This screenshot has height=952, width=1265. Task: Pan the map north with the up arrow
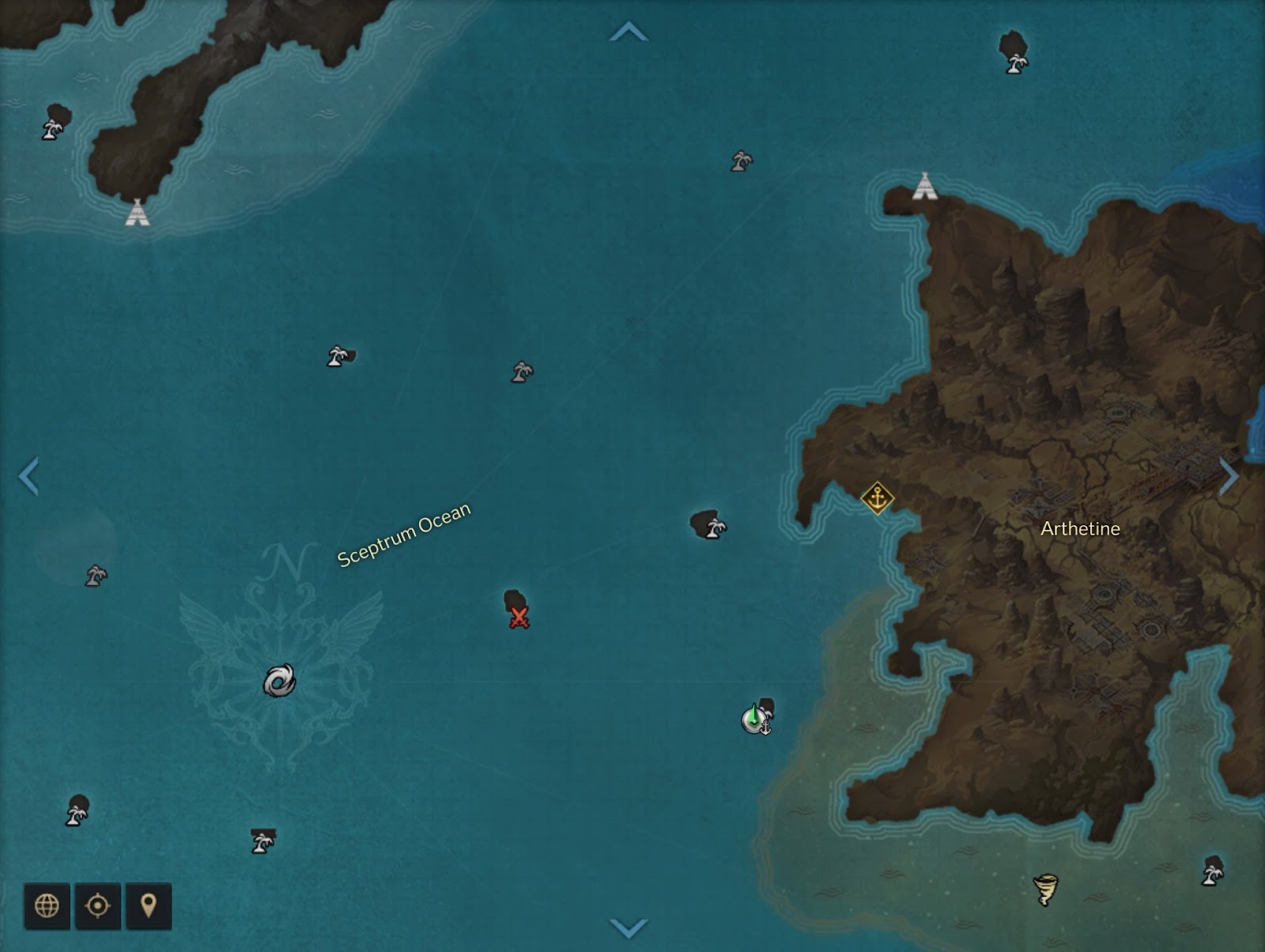click(629, 32)
